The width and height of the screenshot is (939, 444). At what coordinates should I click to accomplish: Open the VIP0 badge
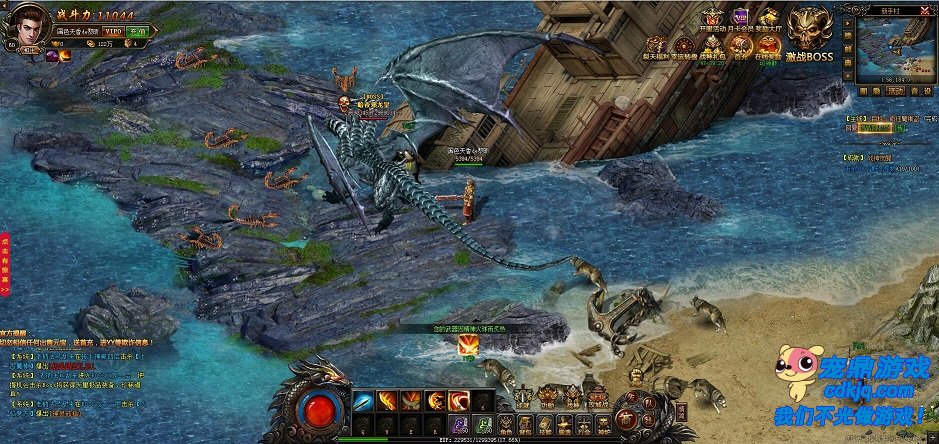point(113,32)
